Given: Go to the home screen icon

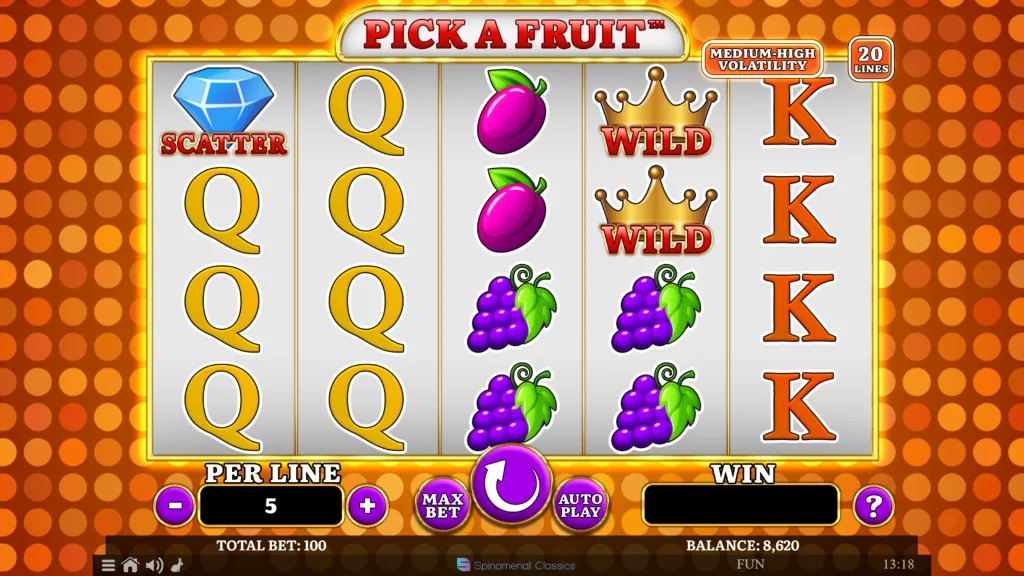Looking at the screenshot, I should [130, 565].
